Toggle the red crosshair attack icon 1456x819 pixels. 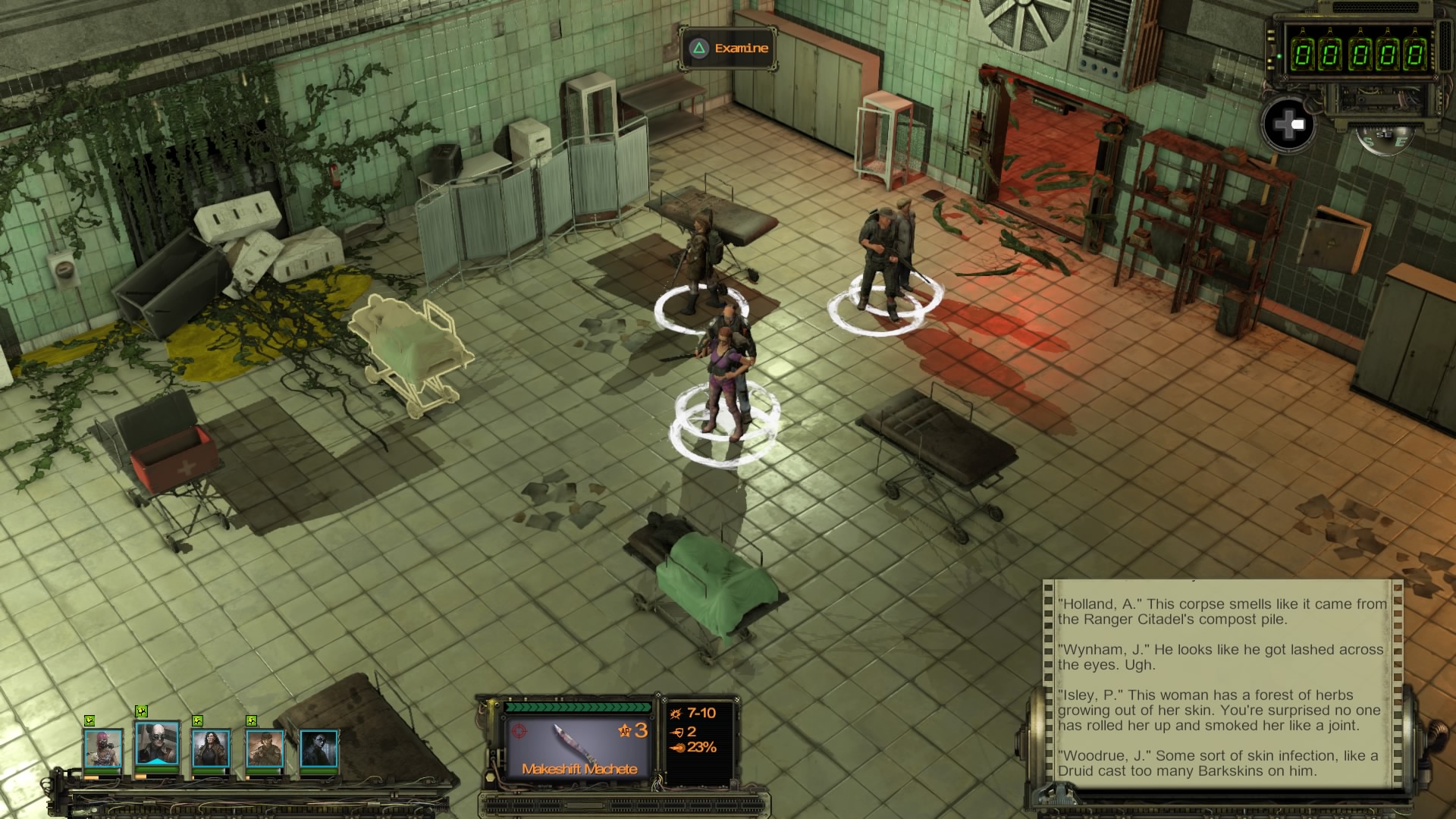tap(519, 731)
